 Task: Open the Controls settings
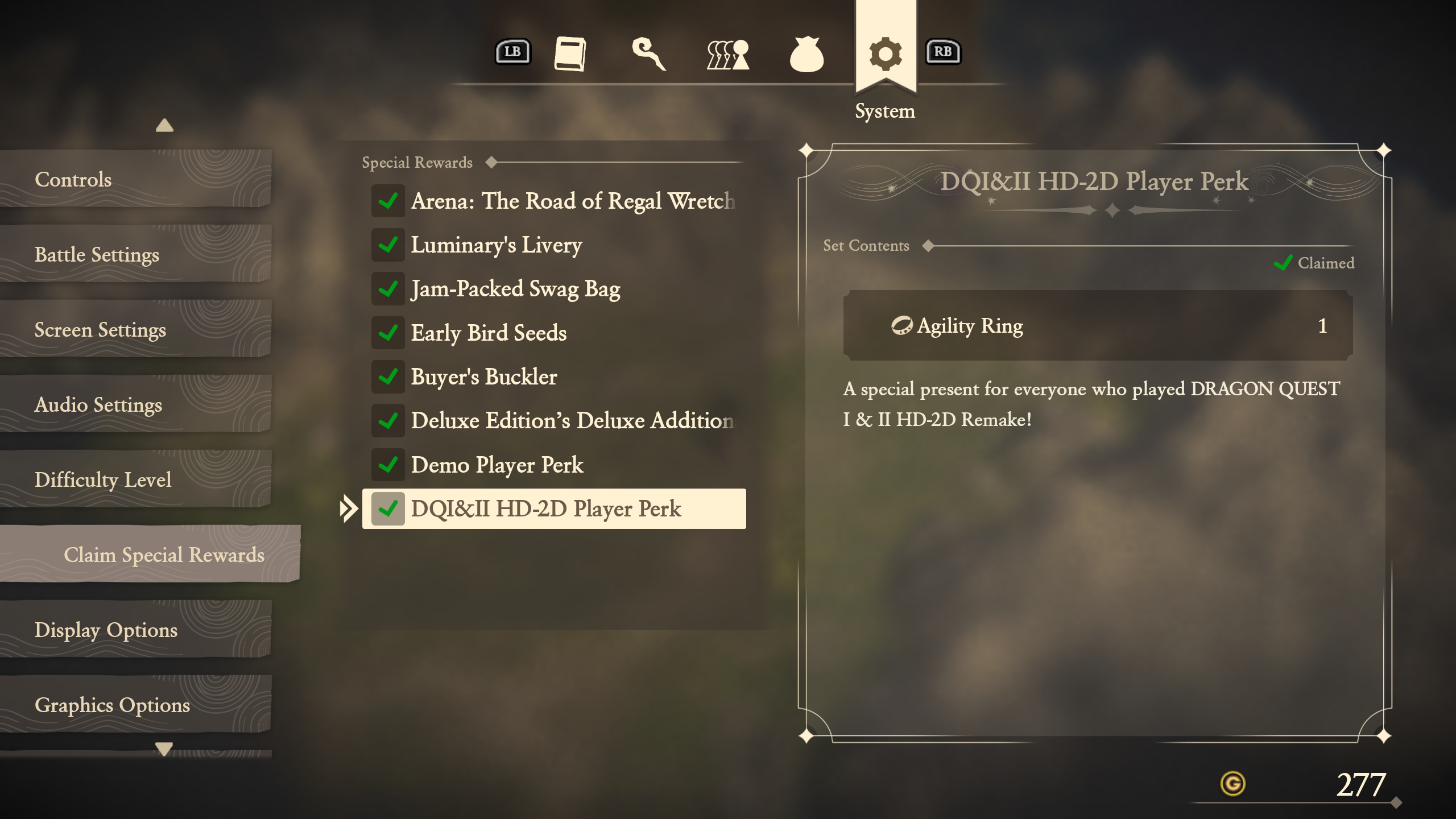(x=134, y=180)
